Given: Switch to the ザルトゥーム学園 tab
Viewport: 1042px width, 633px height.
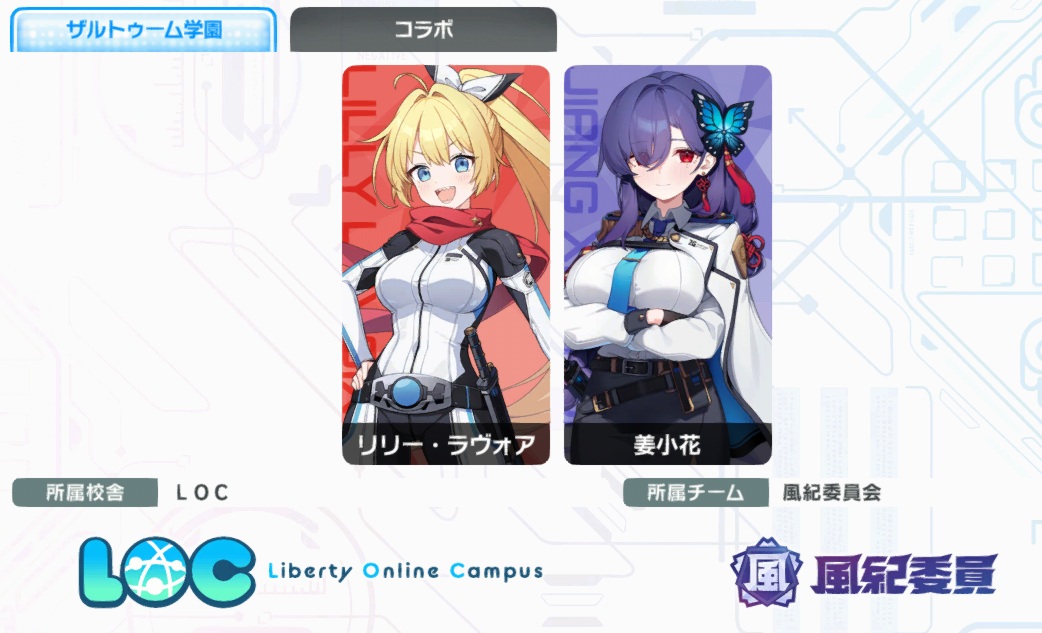Looking at the screenshot, I should [143, 30].
